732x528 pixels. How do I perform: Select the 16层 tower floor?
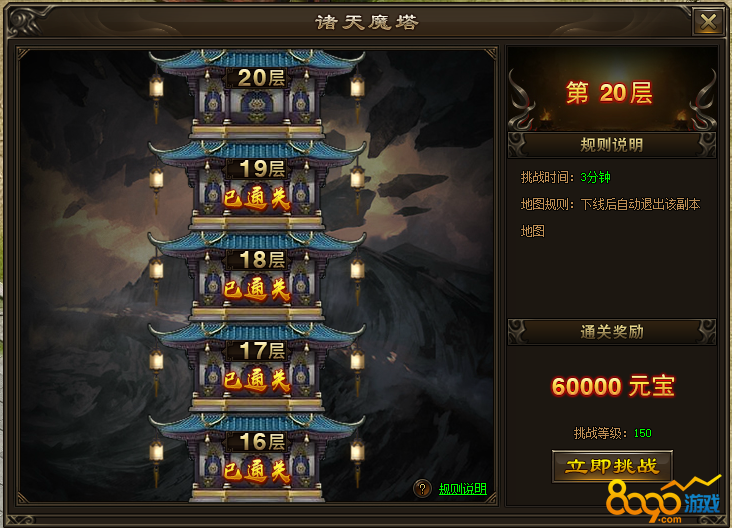coord(256,458)
